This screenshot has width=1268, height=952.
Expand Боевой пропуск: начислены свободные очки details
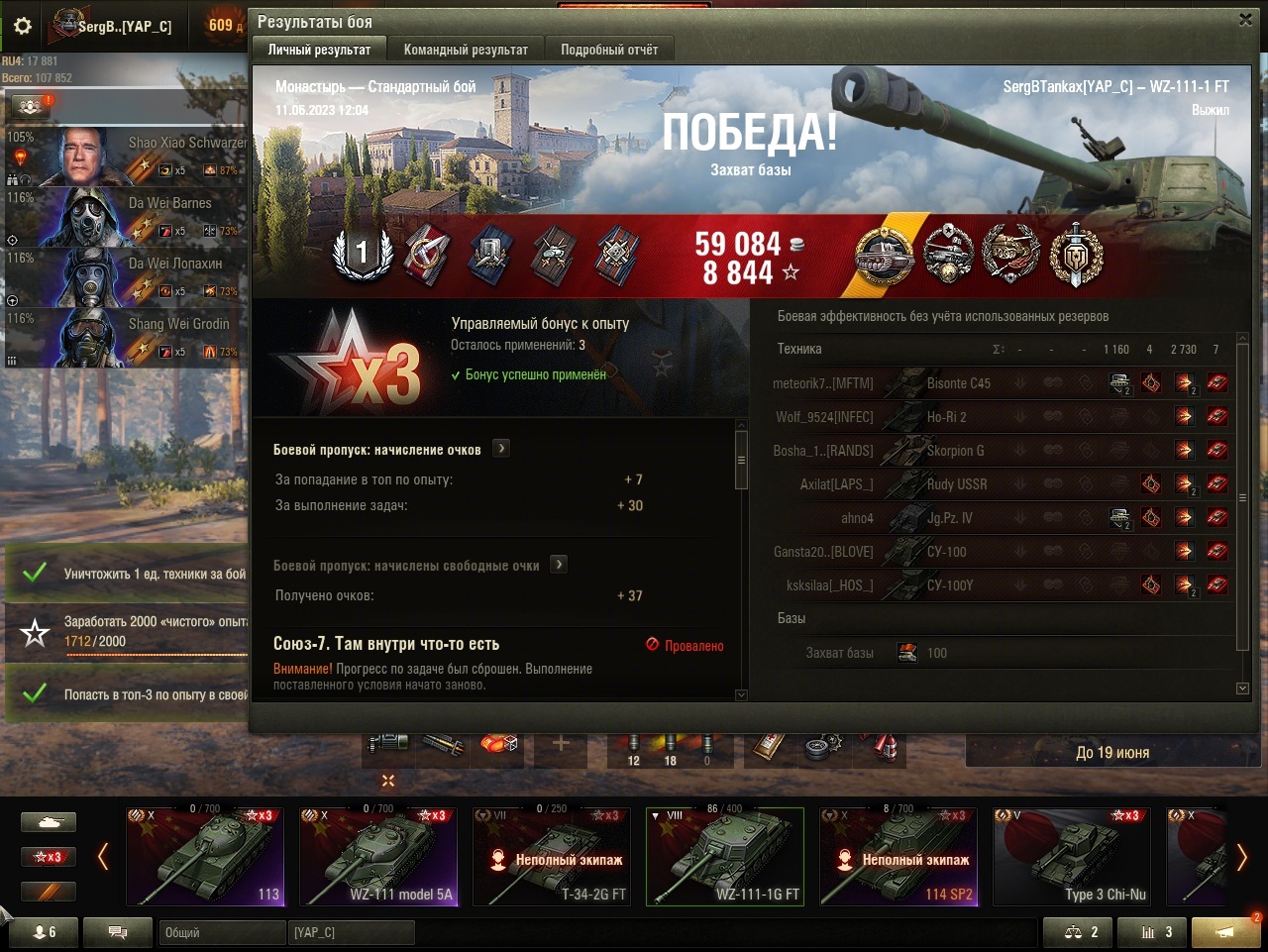pos(560,565)
